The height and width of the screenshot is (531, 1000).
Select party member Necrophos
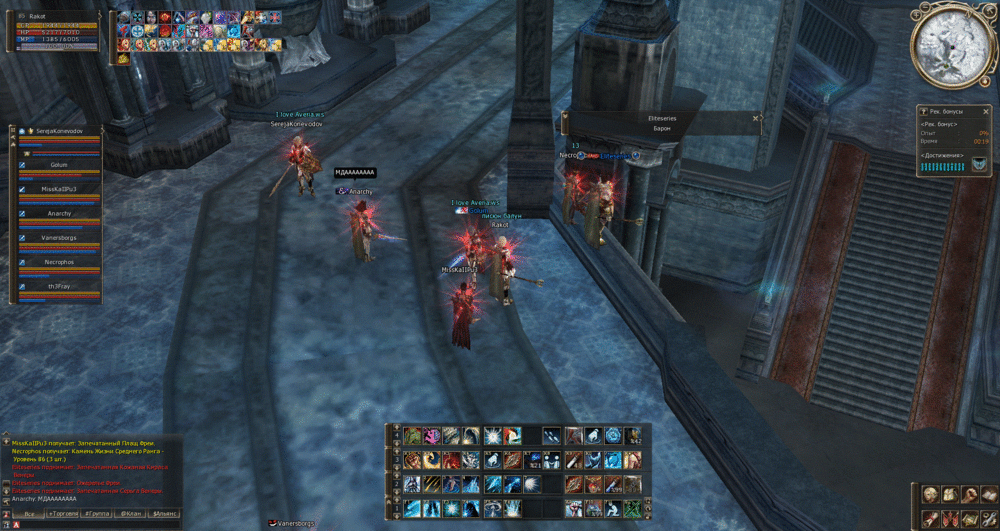pyautogui.click(x=59, y=262)
